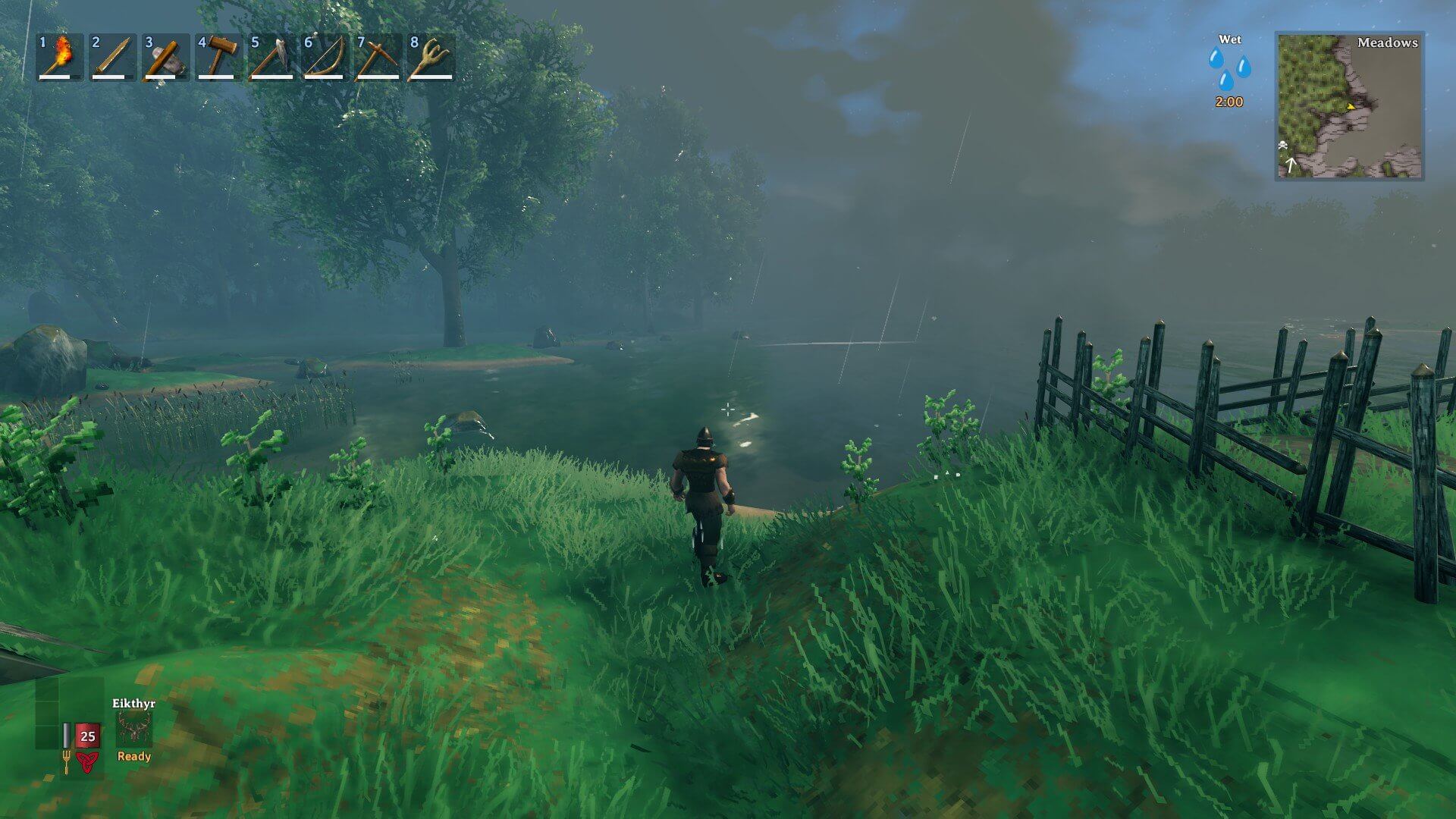
Task: Choose the stone axe hotbar slot
Action: coord(166,57)
